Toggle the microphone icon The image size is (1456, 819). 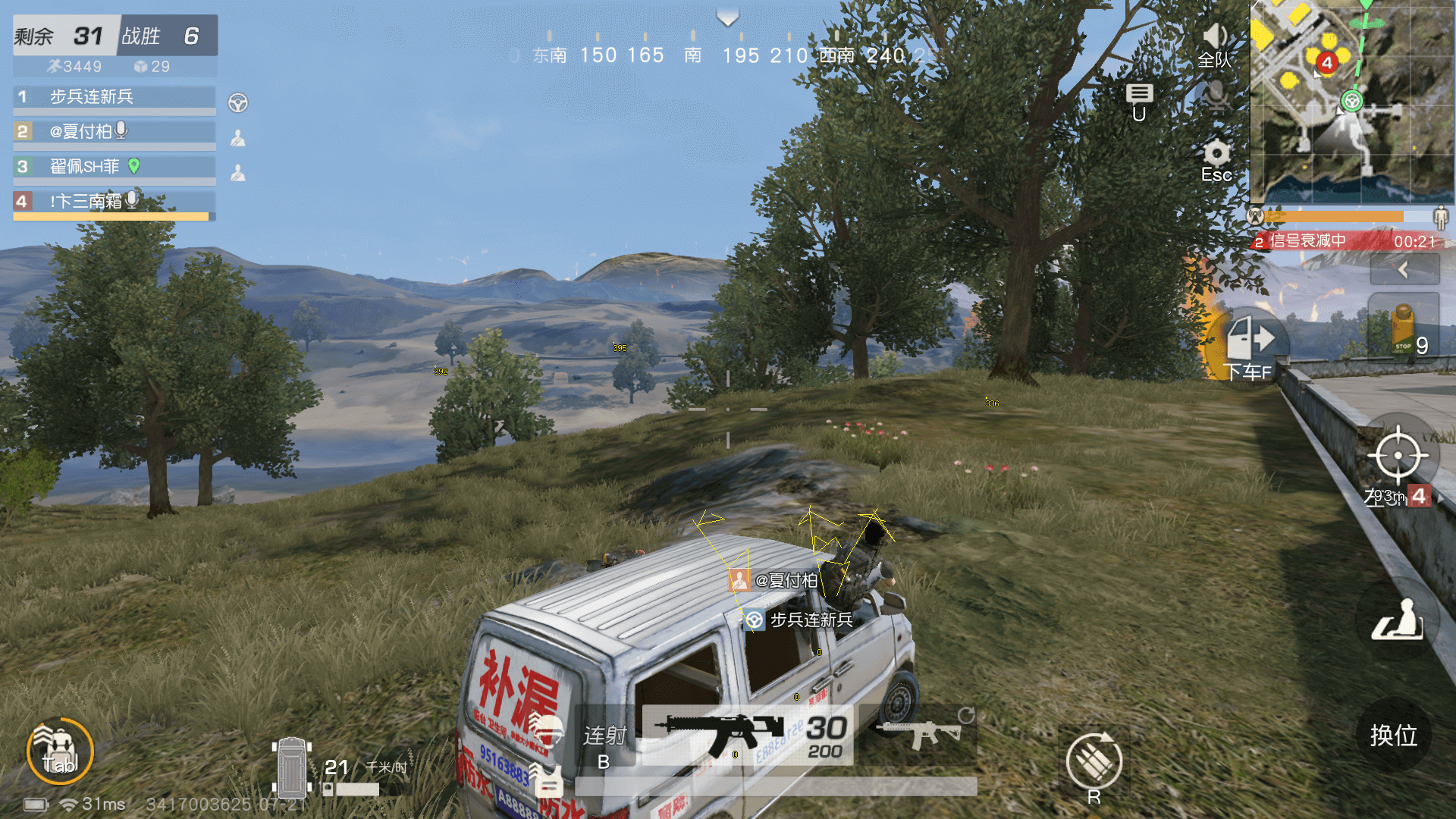click(1215, 96)
